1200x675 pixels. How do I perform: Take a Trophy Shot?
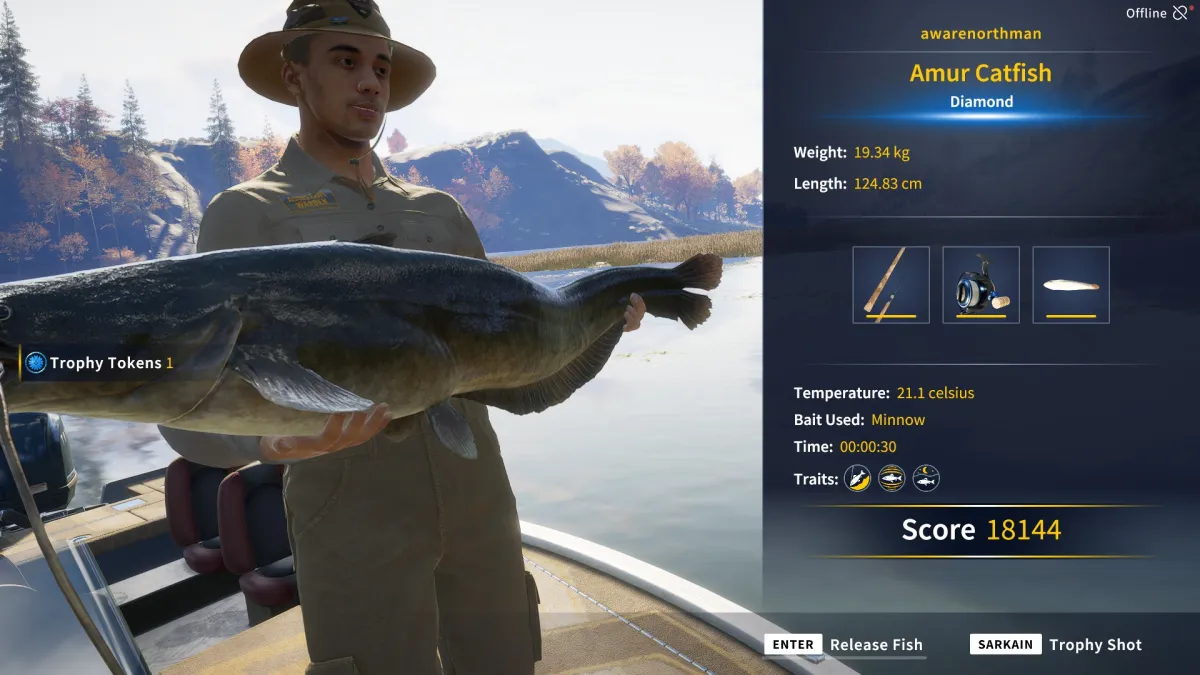1056,645
